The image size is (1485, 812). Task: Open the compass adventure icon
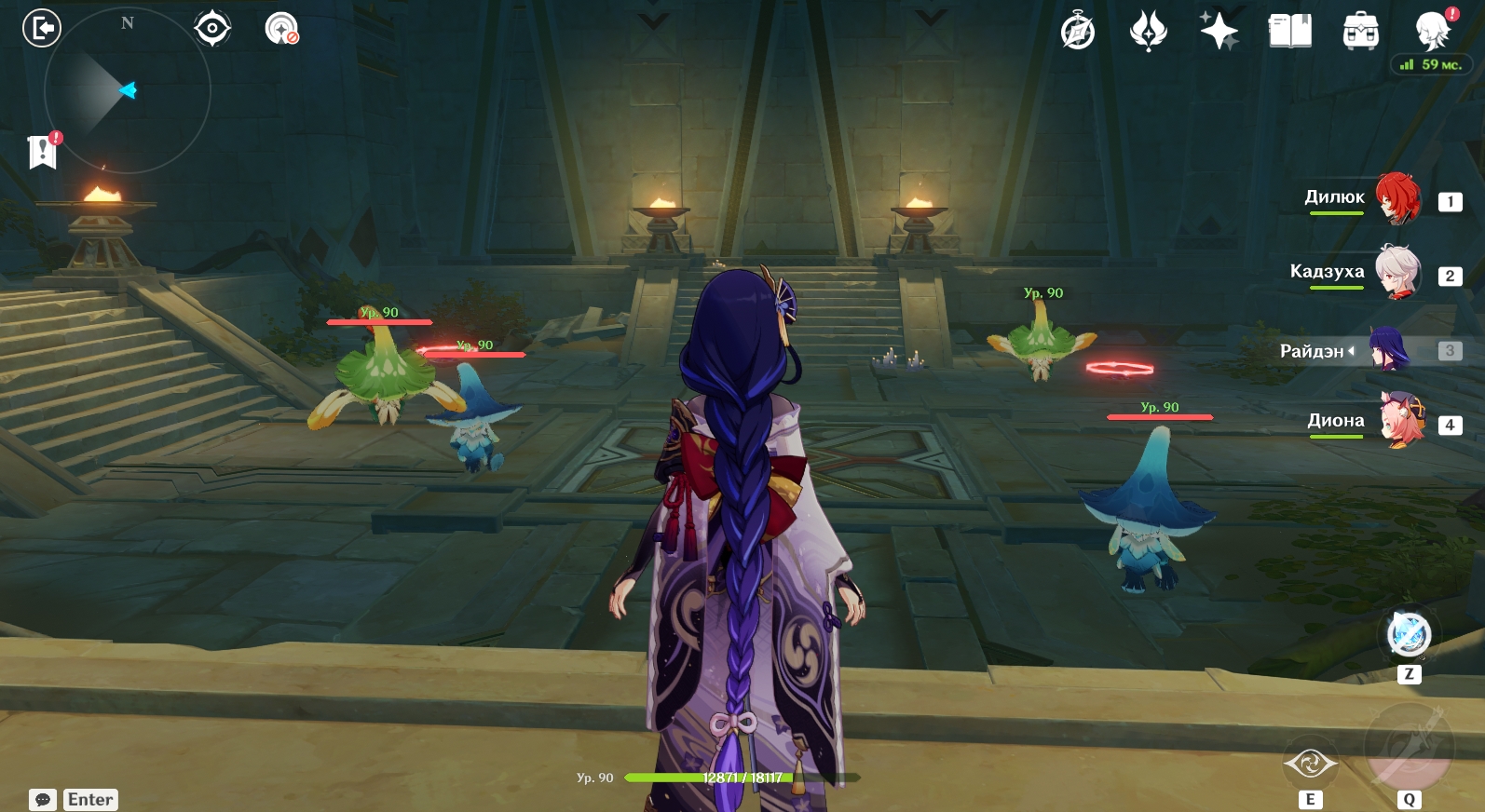click(1078, 31)
